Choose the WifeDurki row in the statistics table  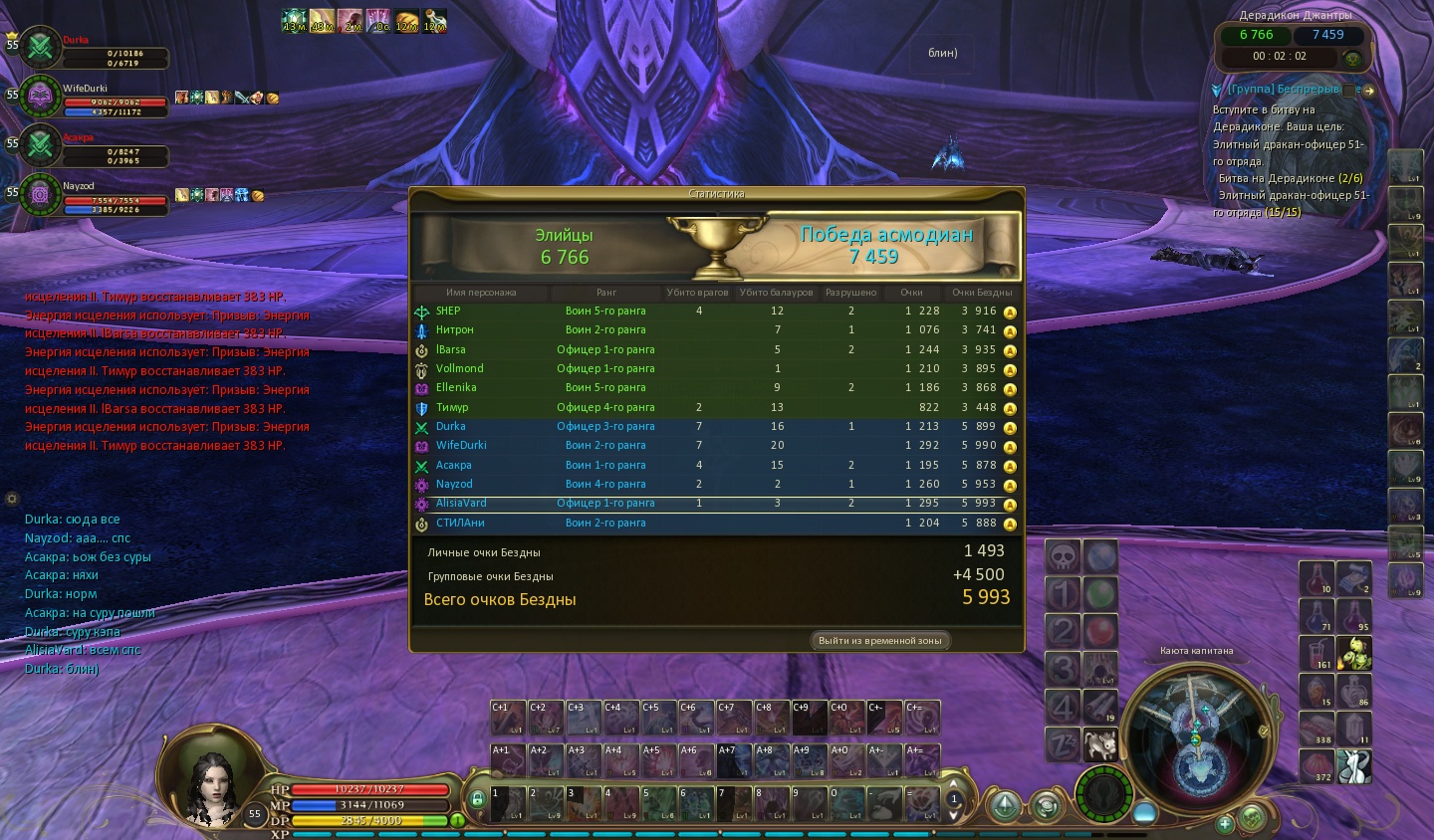[717, 445]
